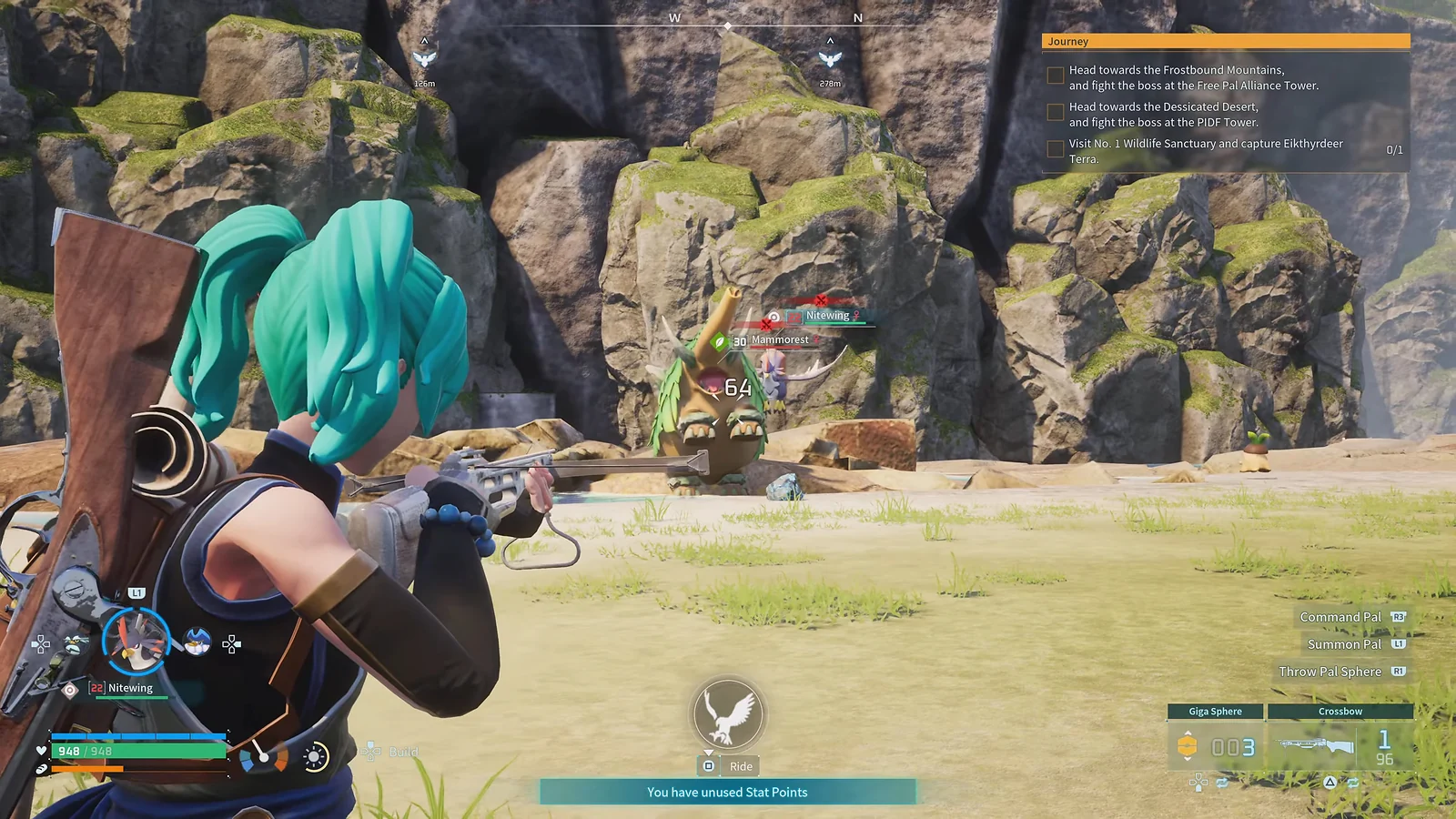Choose the pal icon left of Nitewing
The image size is (1456, 819).
[x=76, y=644]
